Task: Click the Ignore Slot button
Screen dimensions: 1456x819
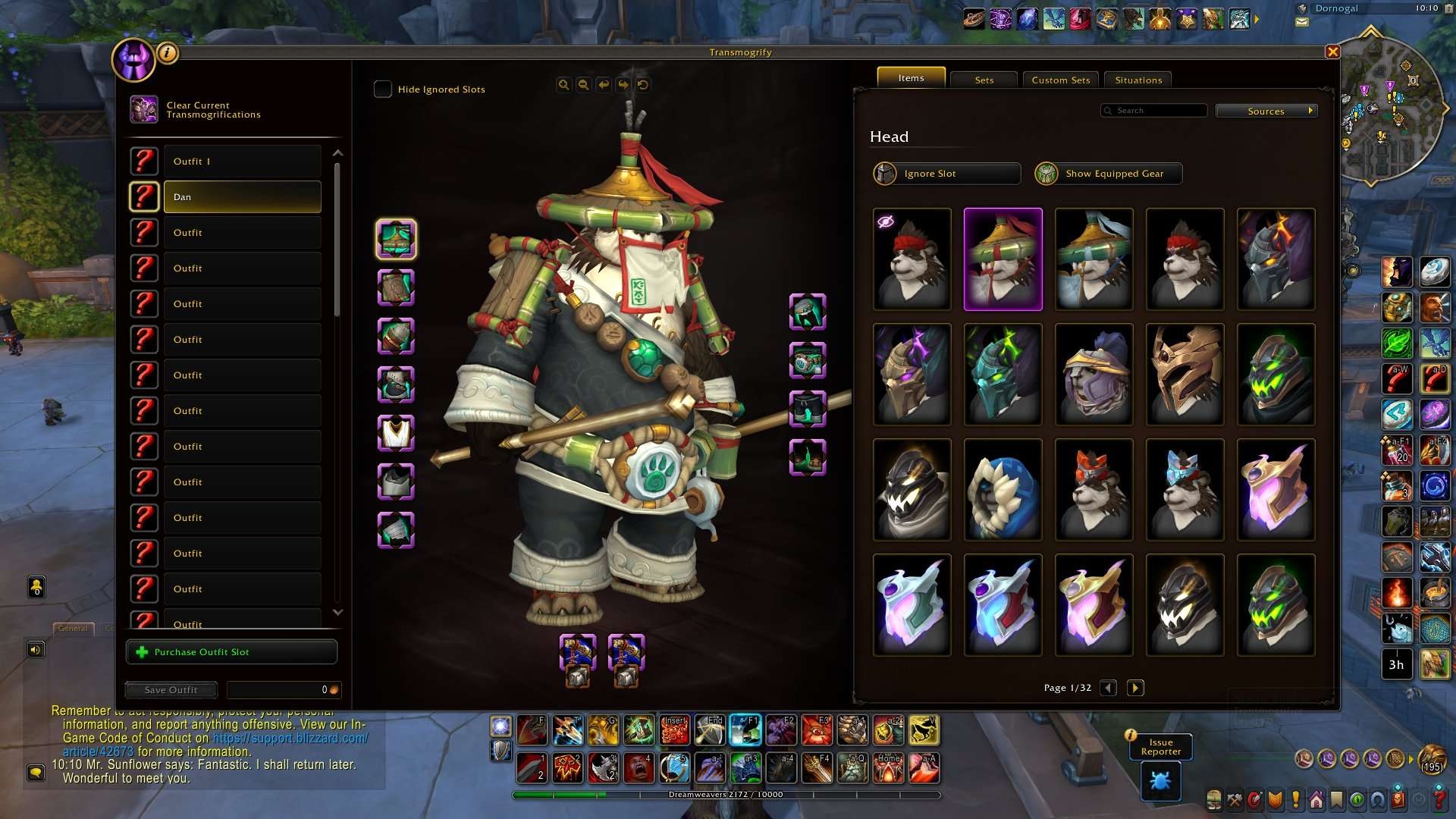Action: coord(946,174)
